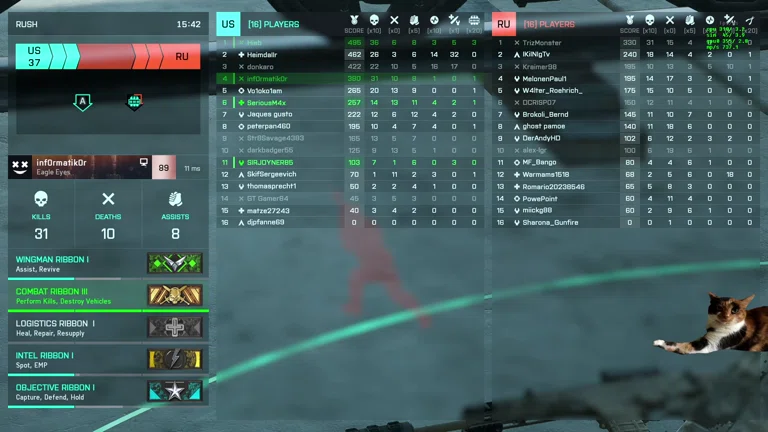This screenshot has height=432, width=768.
Task: Choose SeriousM4x from the US squad list
Action: pos(266,102)
